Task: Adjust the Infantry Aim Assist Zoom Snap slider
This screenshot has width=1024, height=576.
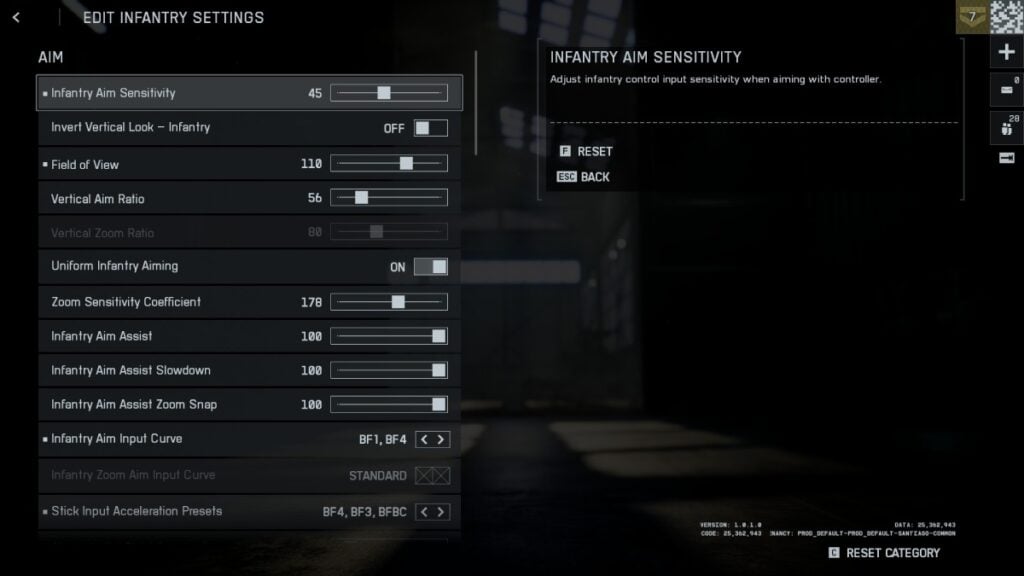Action: coord(438,404)
